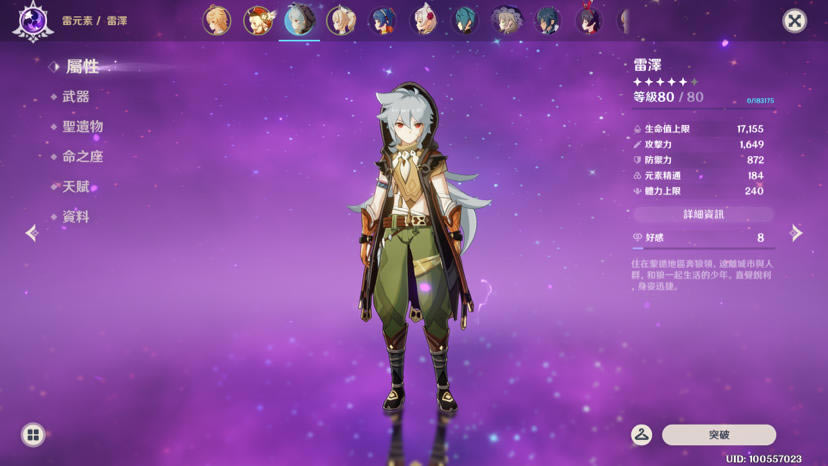Click the Electro element emblem icon

point(33,22)
